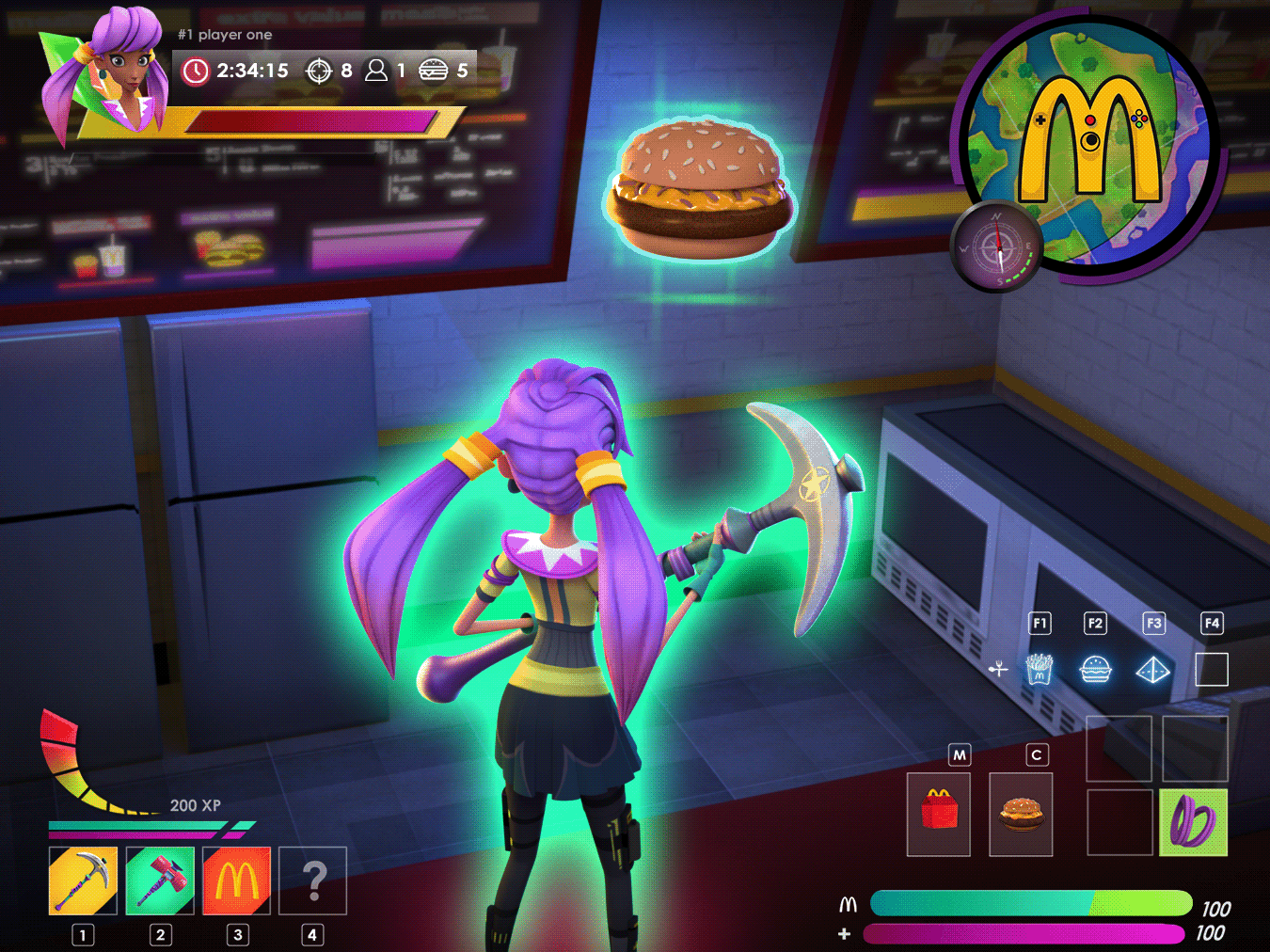The height and width of the screenshot is (952, 1270).
Task: Choose the golden arches hotbar slot
Action: point(237,881)
